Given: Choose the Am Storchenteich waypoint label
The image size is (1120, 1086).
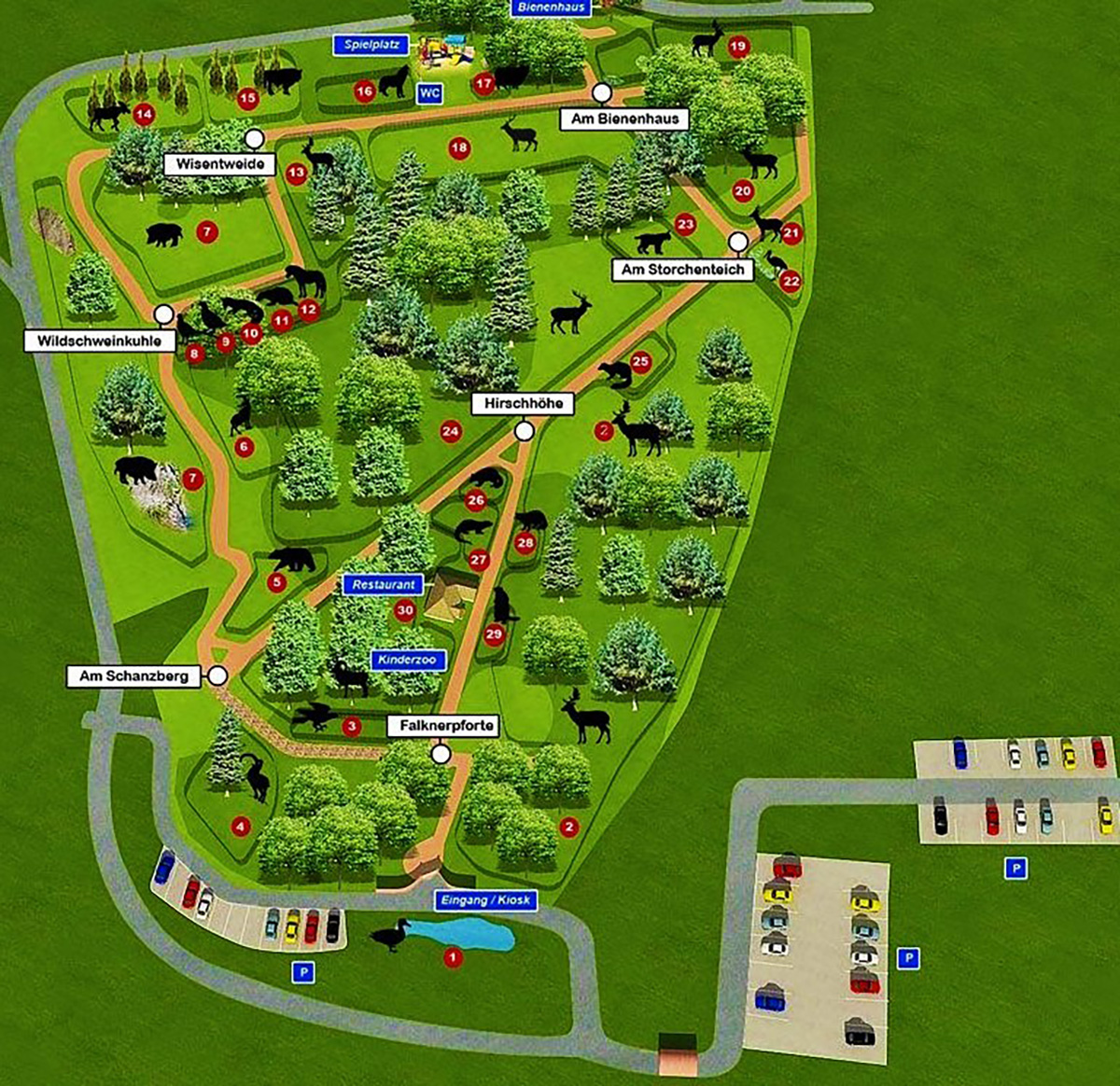Looking at the screenshot, I should [683, 270].
